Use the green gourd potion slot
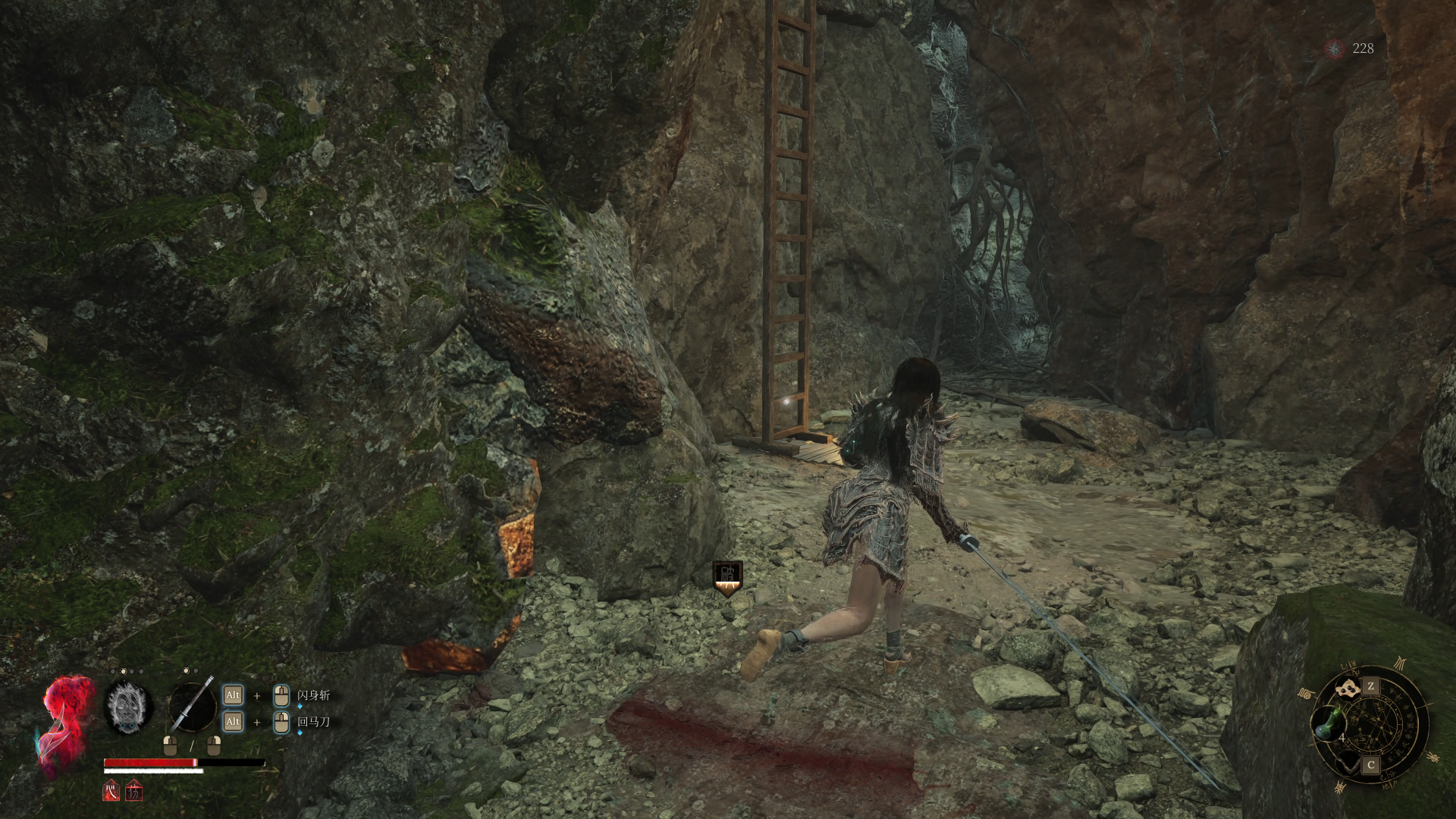 [x=1329, y=722]
